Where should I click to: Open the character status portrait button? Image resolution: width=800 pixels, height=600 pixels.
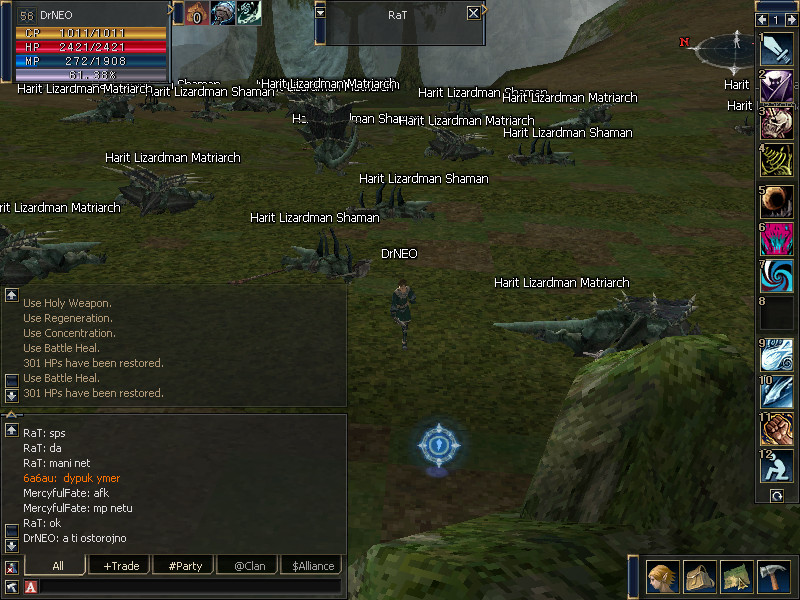(662, 577)
